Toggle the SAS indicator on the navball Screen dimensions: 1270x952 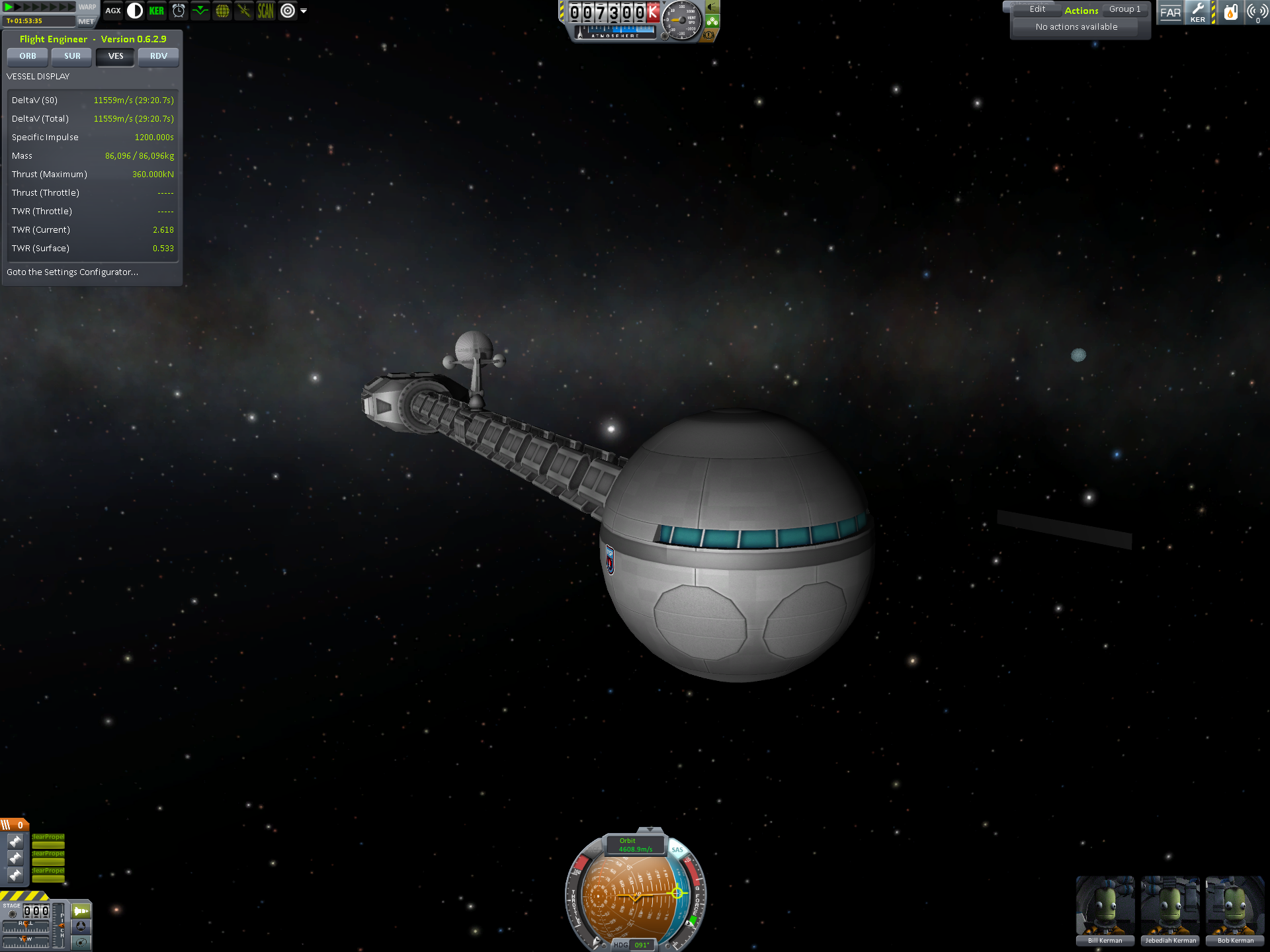pyautogui.click(x=677, y=850)
